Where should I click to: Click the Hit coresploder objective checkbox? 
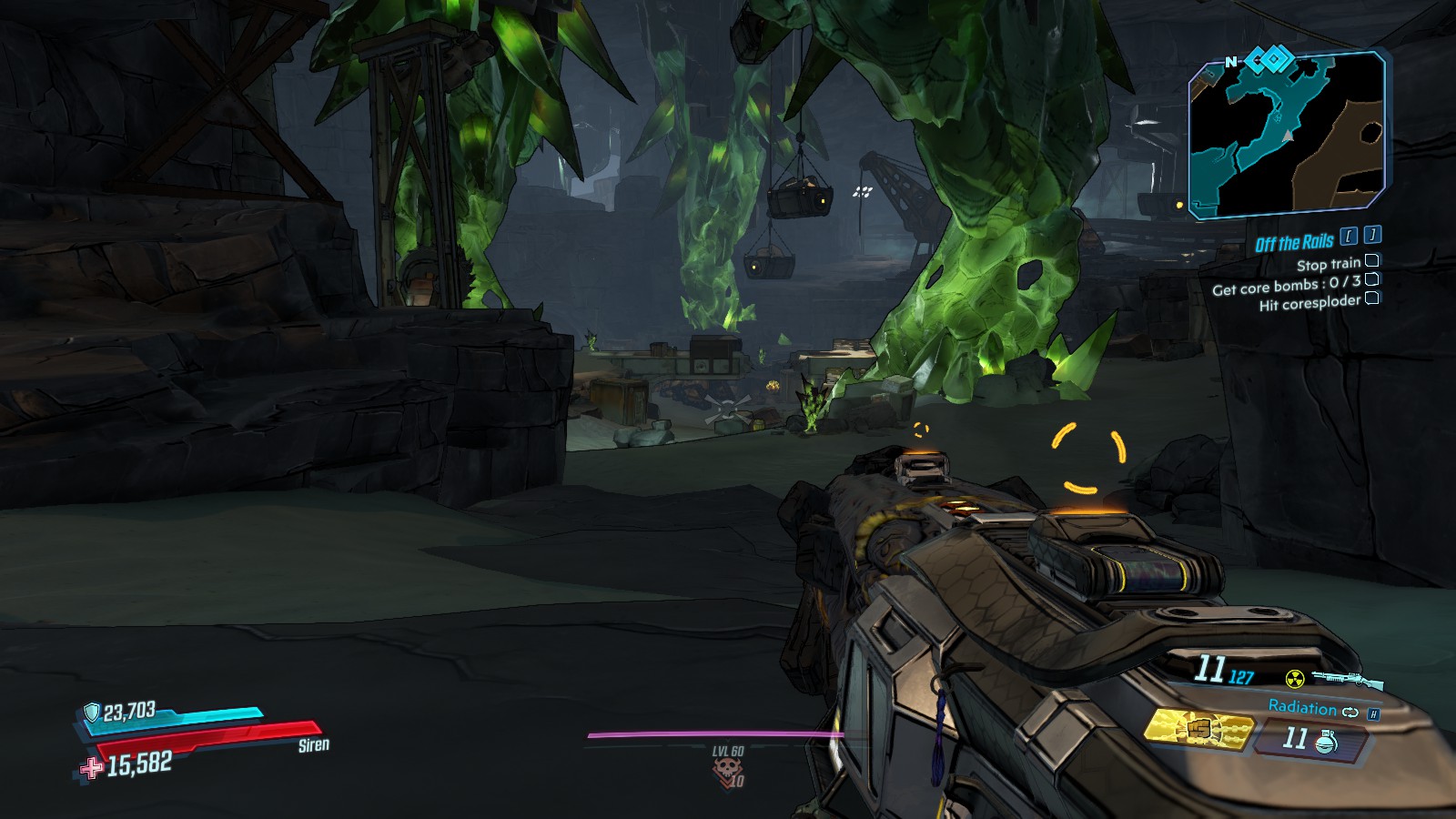[1372, 298]
